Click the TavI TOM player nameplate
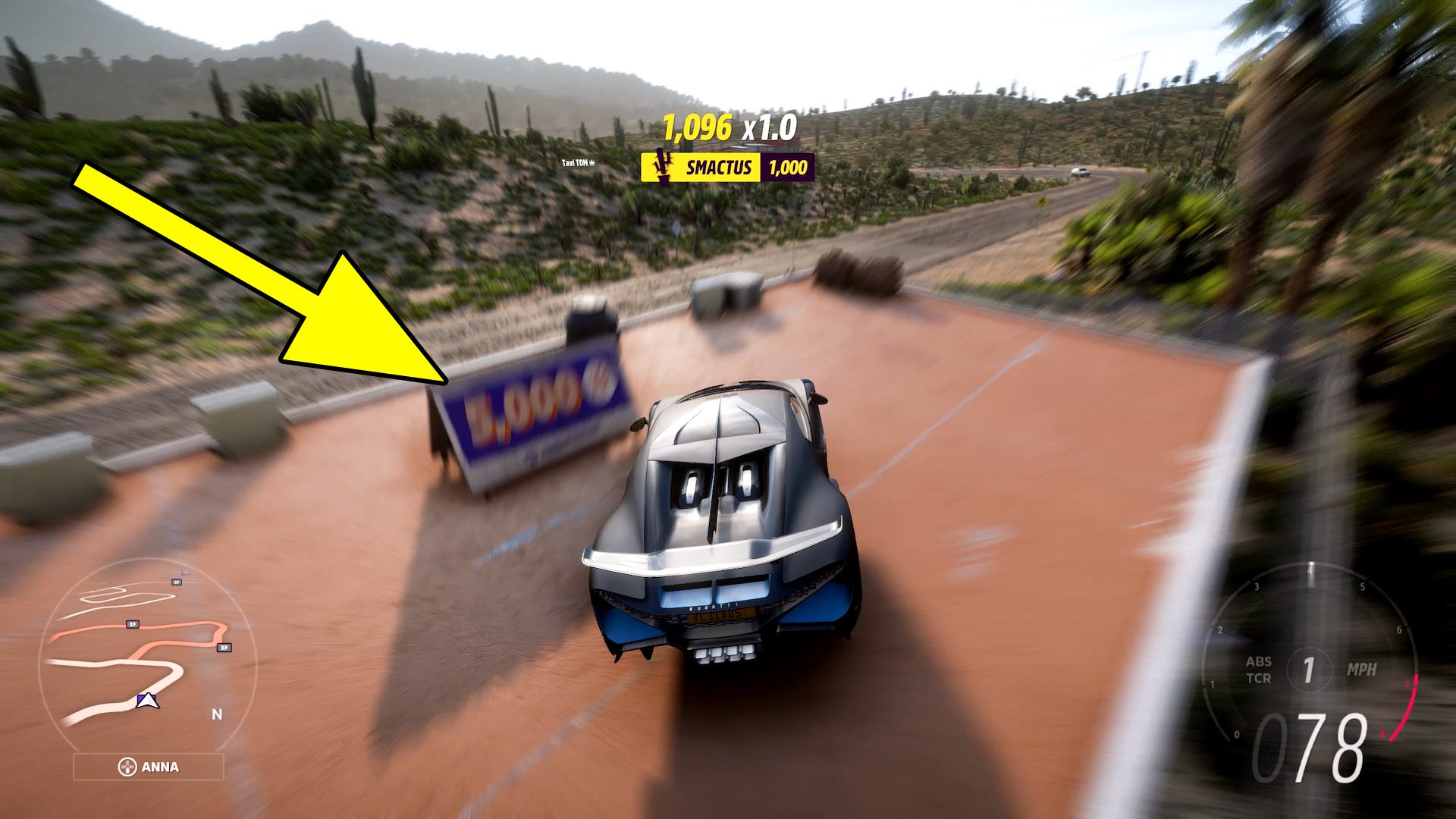This screenshot has height=819, width=1456. (576, 162)
